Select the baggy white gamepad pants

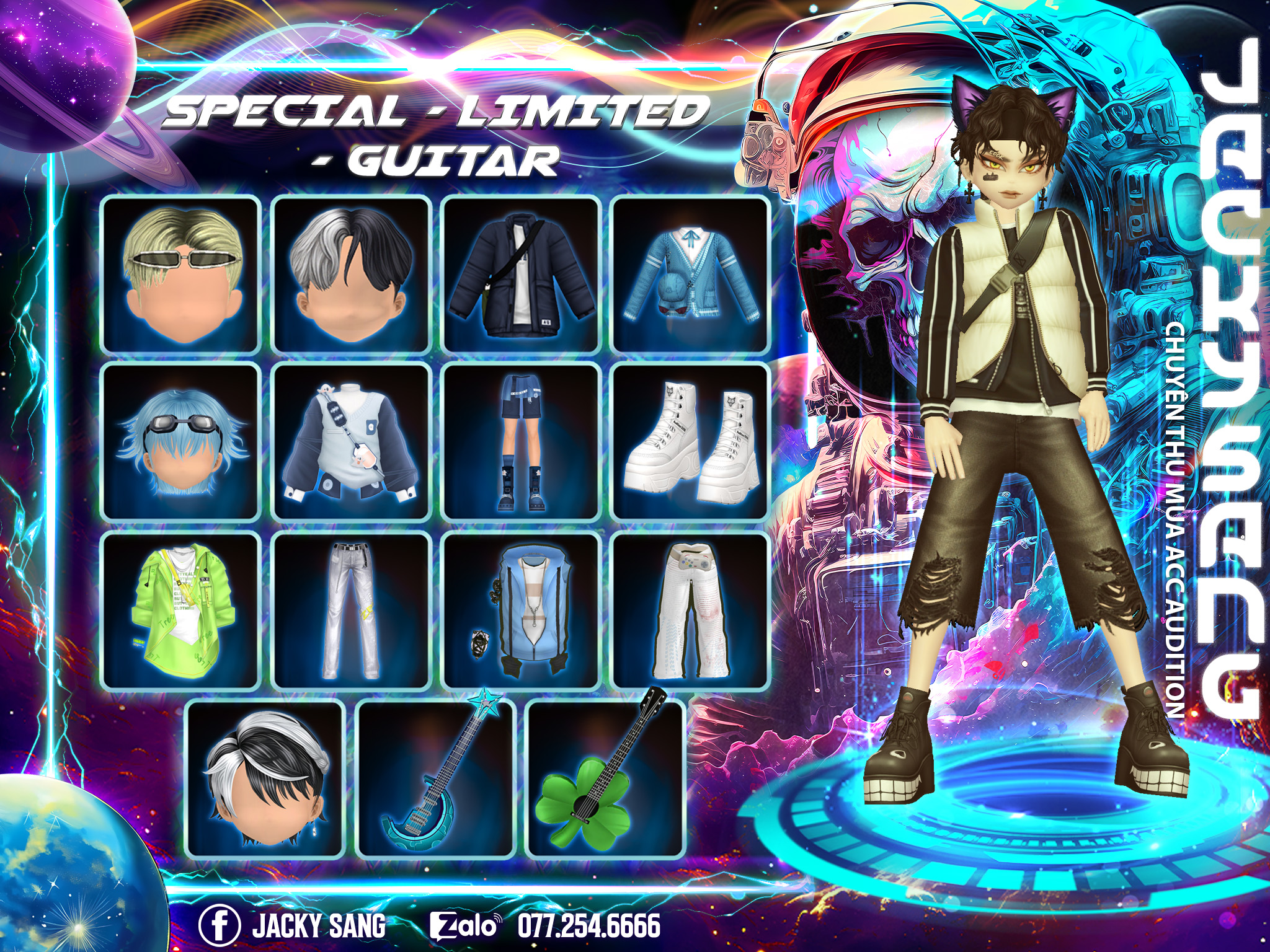click(691, 610)
